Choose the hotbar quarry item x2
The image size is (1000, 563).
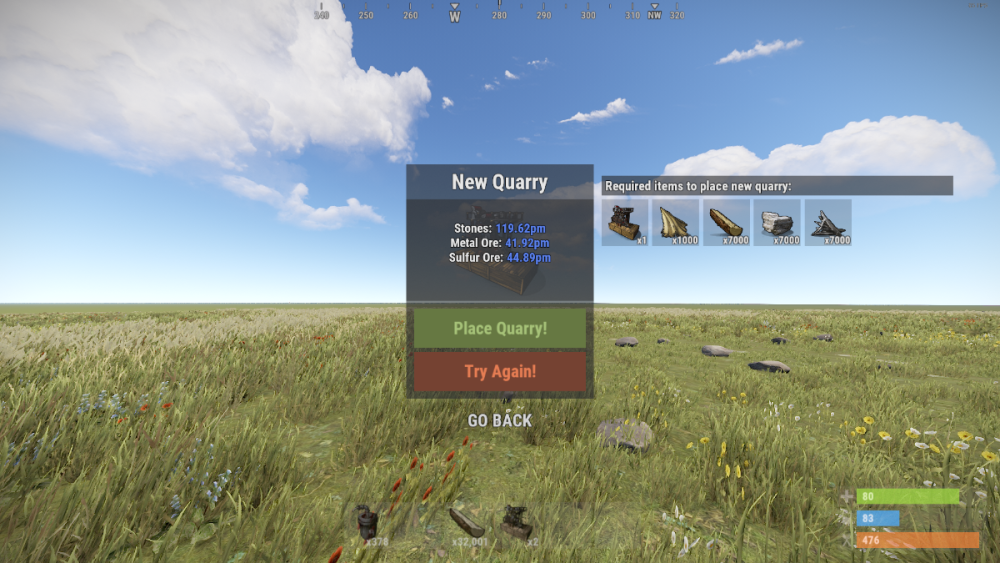point(517,524)
